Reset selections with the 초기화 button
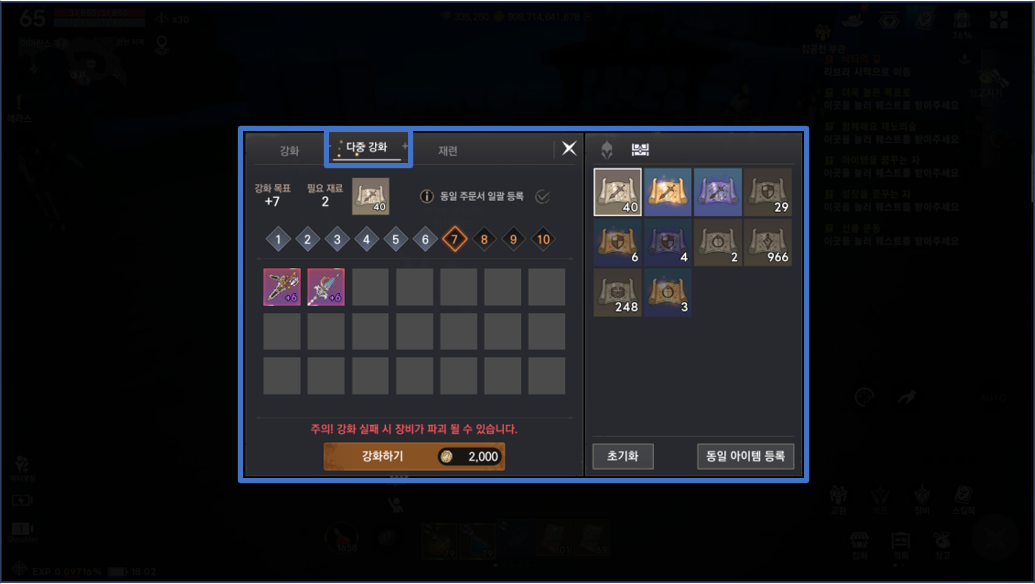Viewport: 1035px width, 584px height. tap(622, 456)
